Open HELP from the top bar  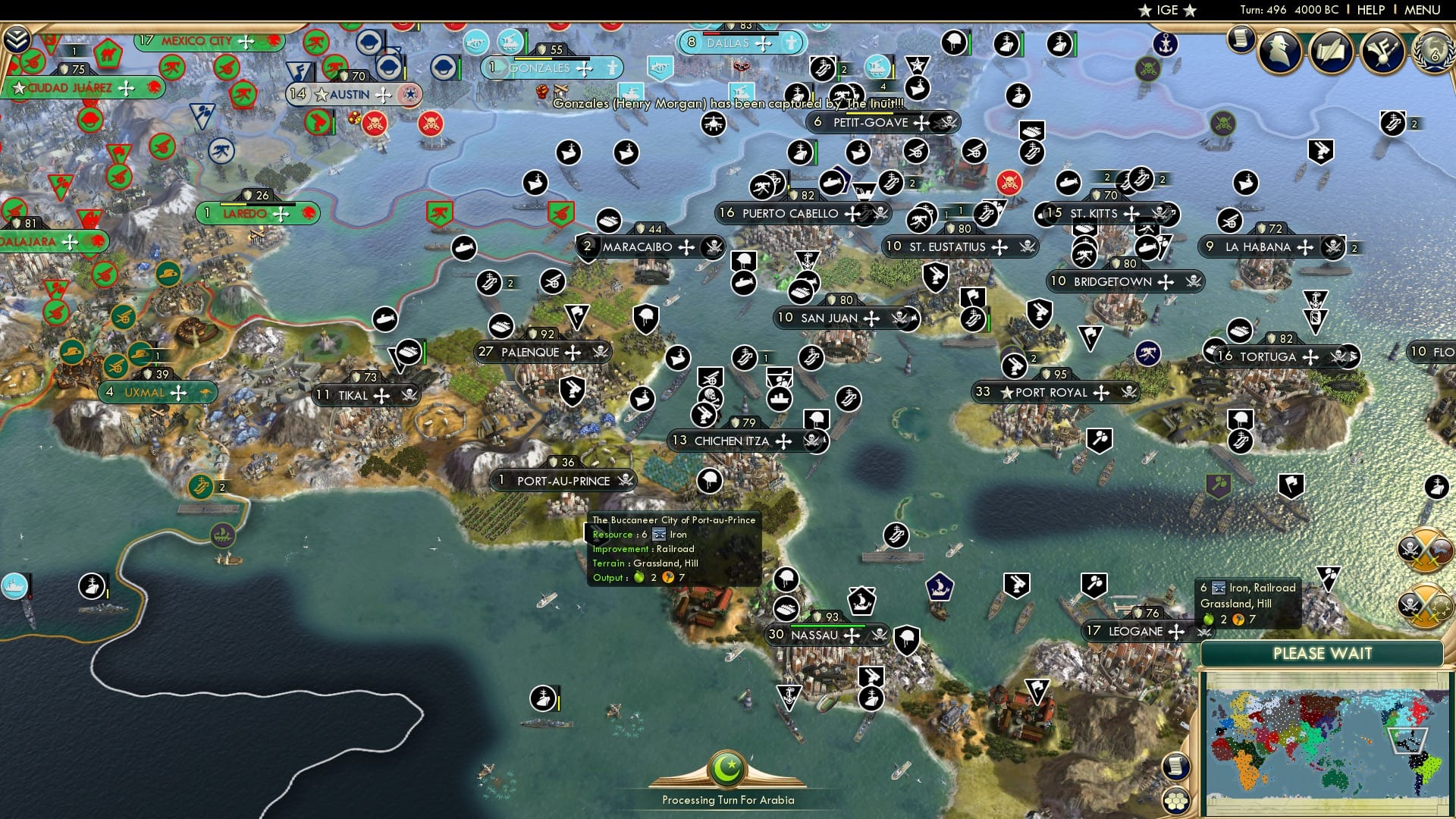point(1373,10)
